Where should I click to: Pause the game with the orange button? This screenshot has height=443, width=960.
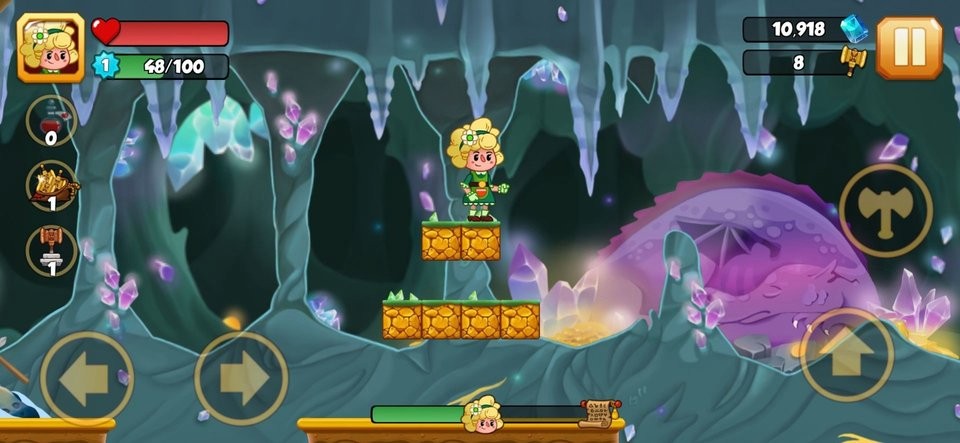[909, 46]
